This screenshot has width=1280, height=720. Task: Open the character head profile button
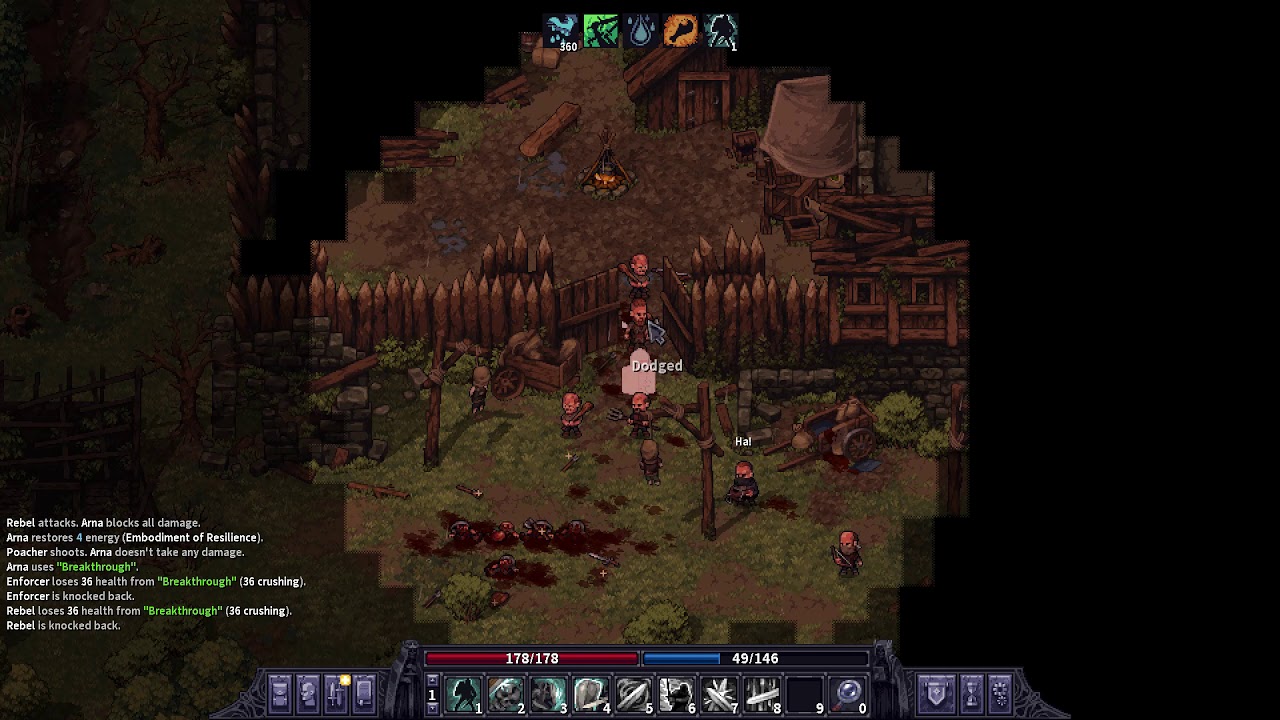click(308, 692)
